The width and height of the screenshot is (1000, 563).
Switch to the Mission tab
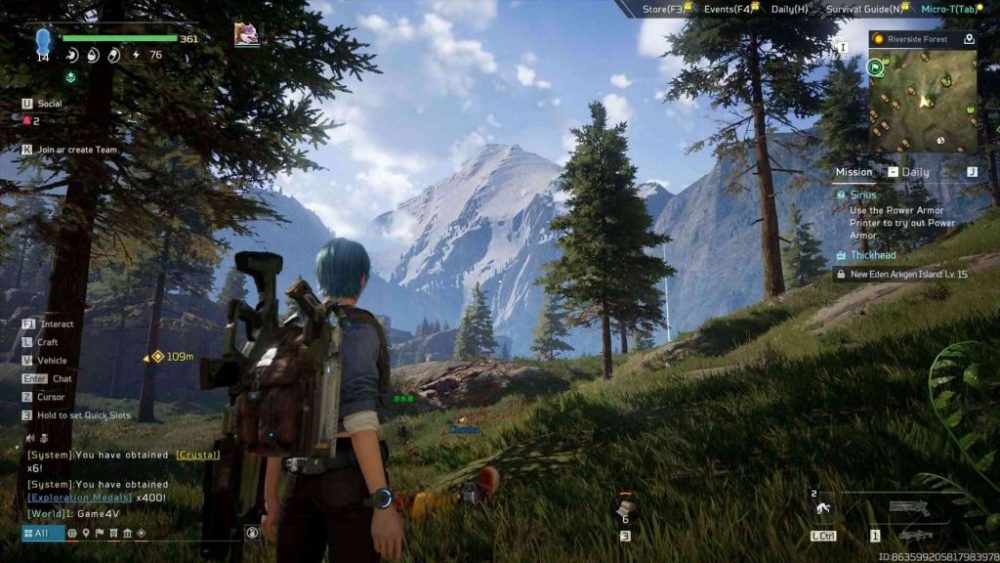coord(854,172)
